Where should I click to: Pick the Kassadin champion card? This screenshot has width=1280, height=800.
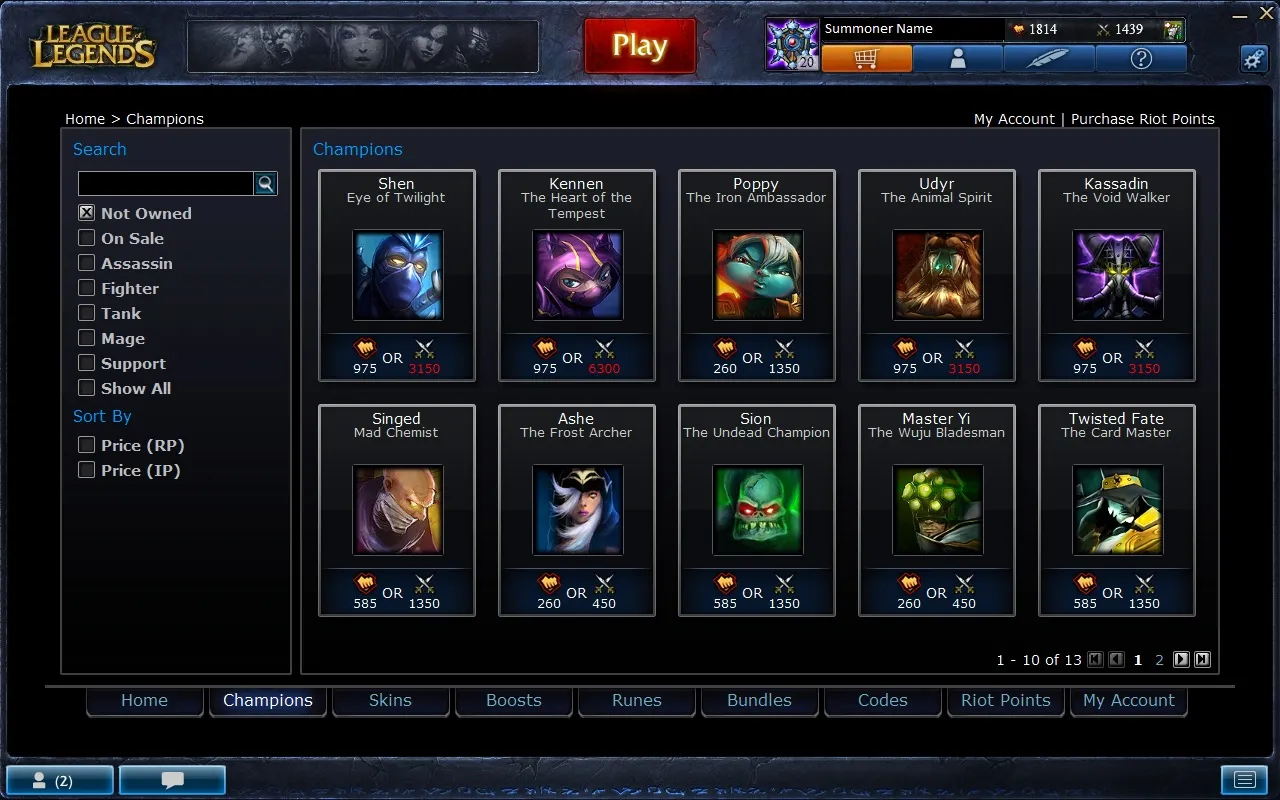(x=1117, y=275)
